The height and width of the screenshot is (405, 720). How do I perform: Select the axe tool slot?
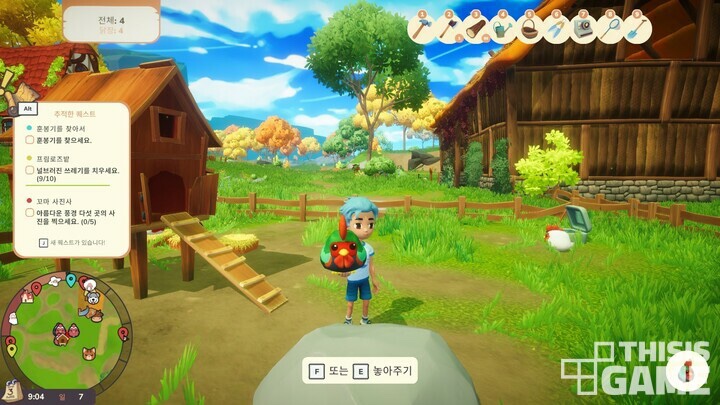click(x=448, y=30)
